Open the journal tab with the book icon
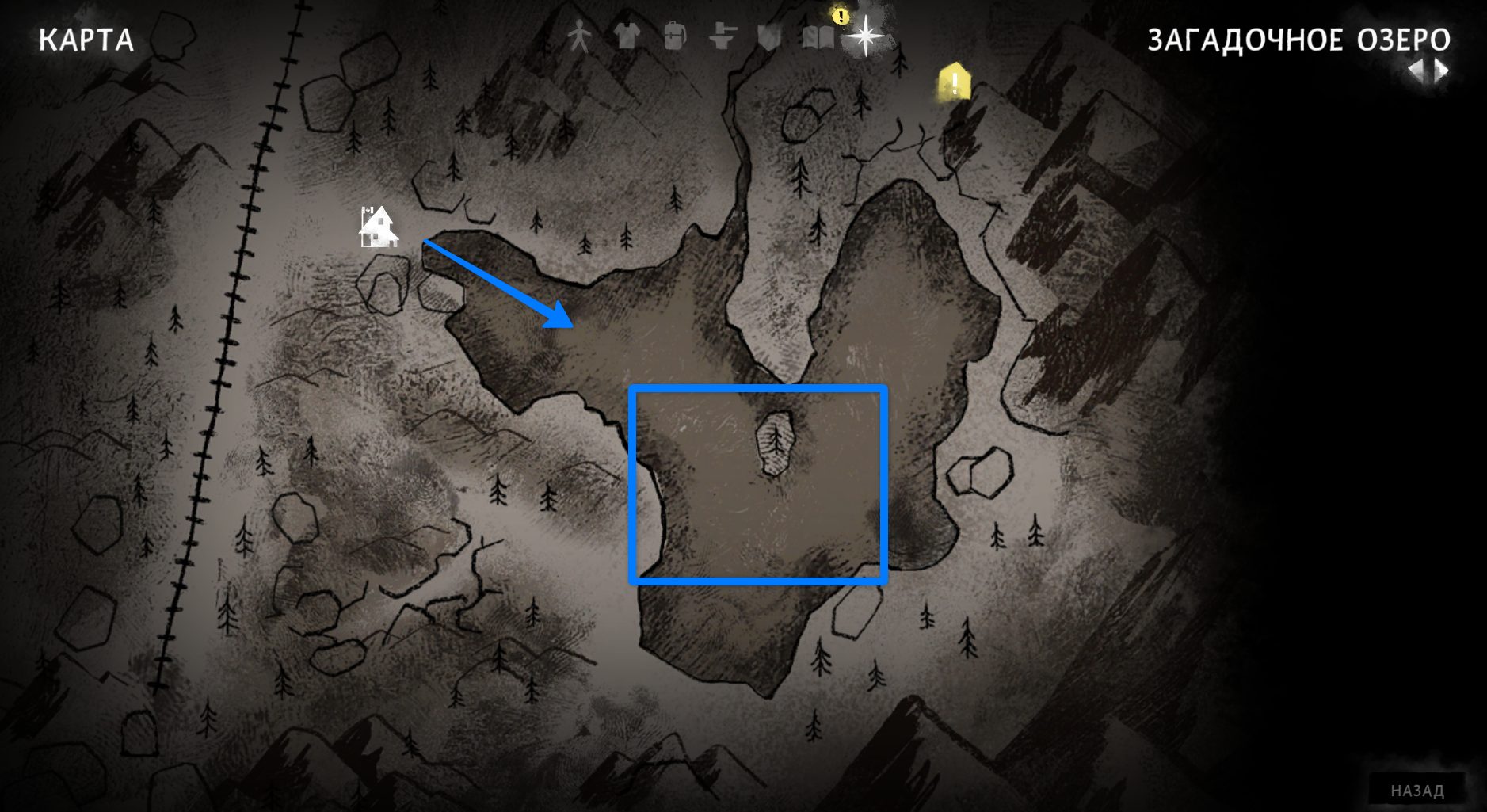Image resolution: width=1487 pixels, height=812 pixels. 818,36
